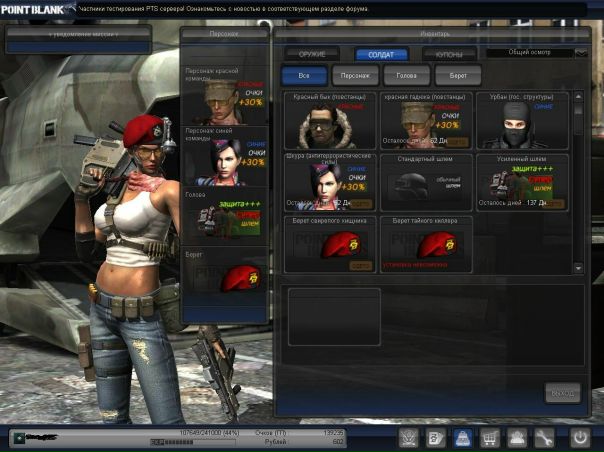Click the power button icon to quit
The height and width of the screenshot is (452, 604).
click(580, 437)
